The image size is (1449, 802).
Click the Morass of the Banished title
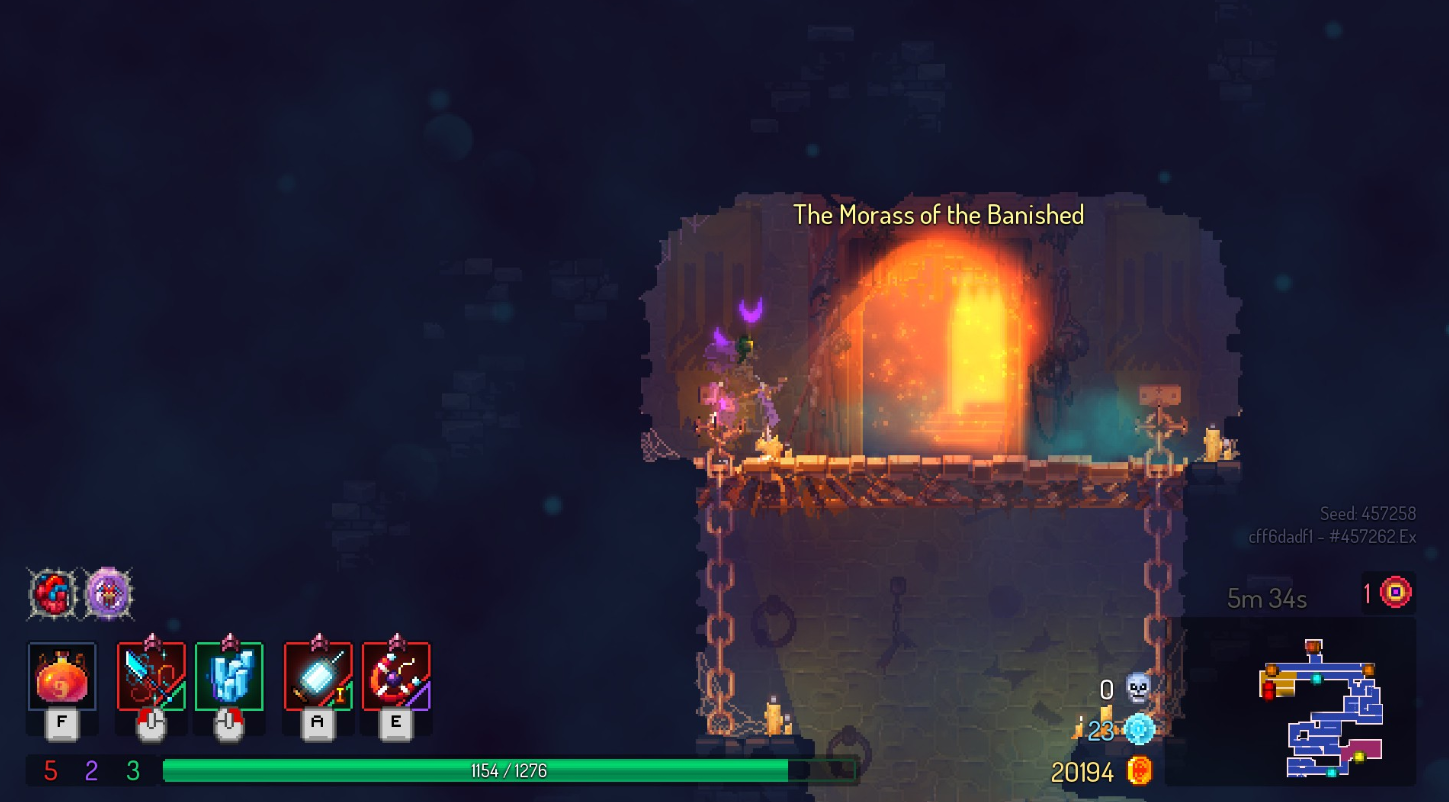(938, 214)
